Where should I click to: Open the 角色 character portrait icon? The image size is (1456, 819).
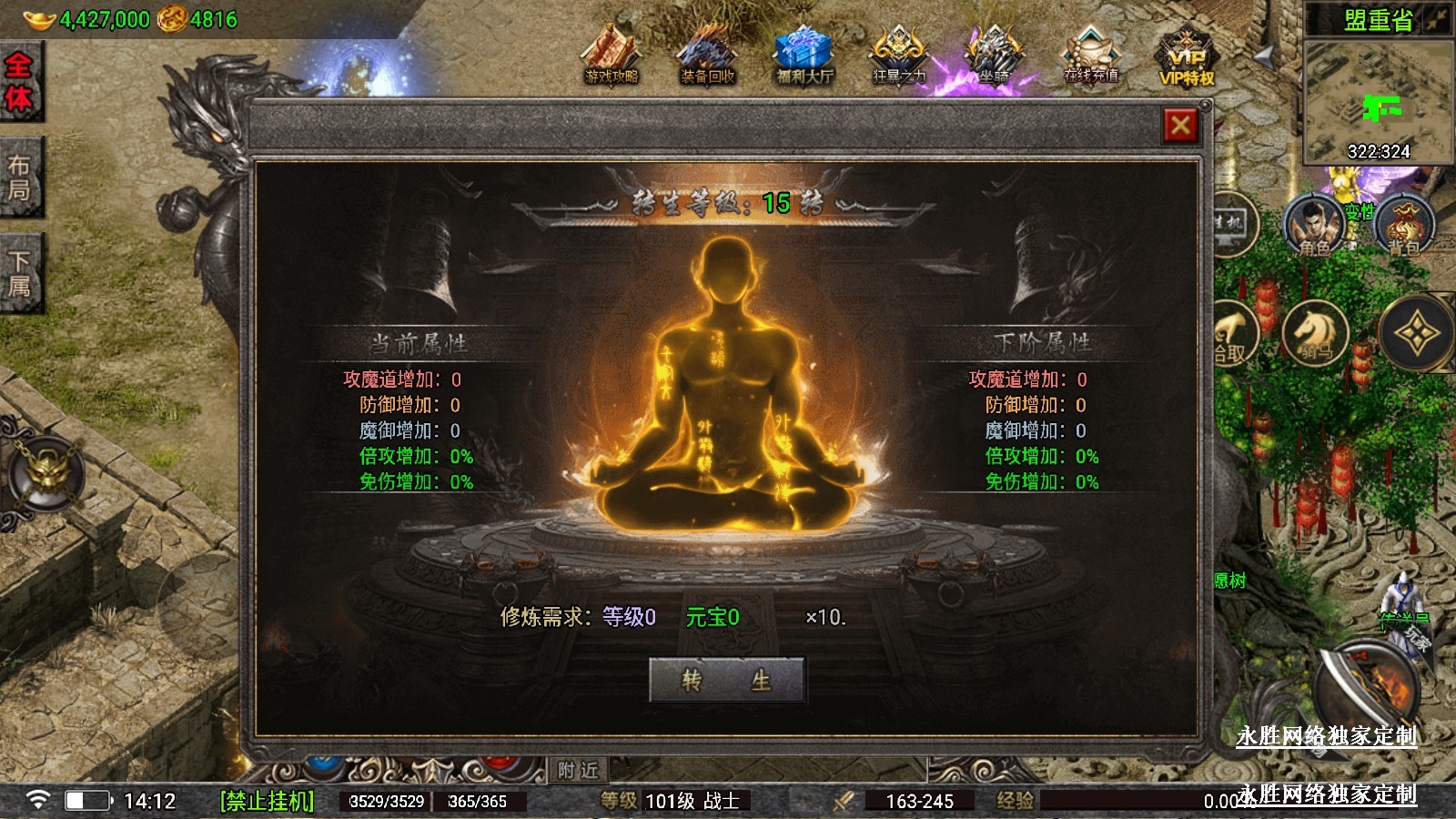1312,225
